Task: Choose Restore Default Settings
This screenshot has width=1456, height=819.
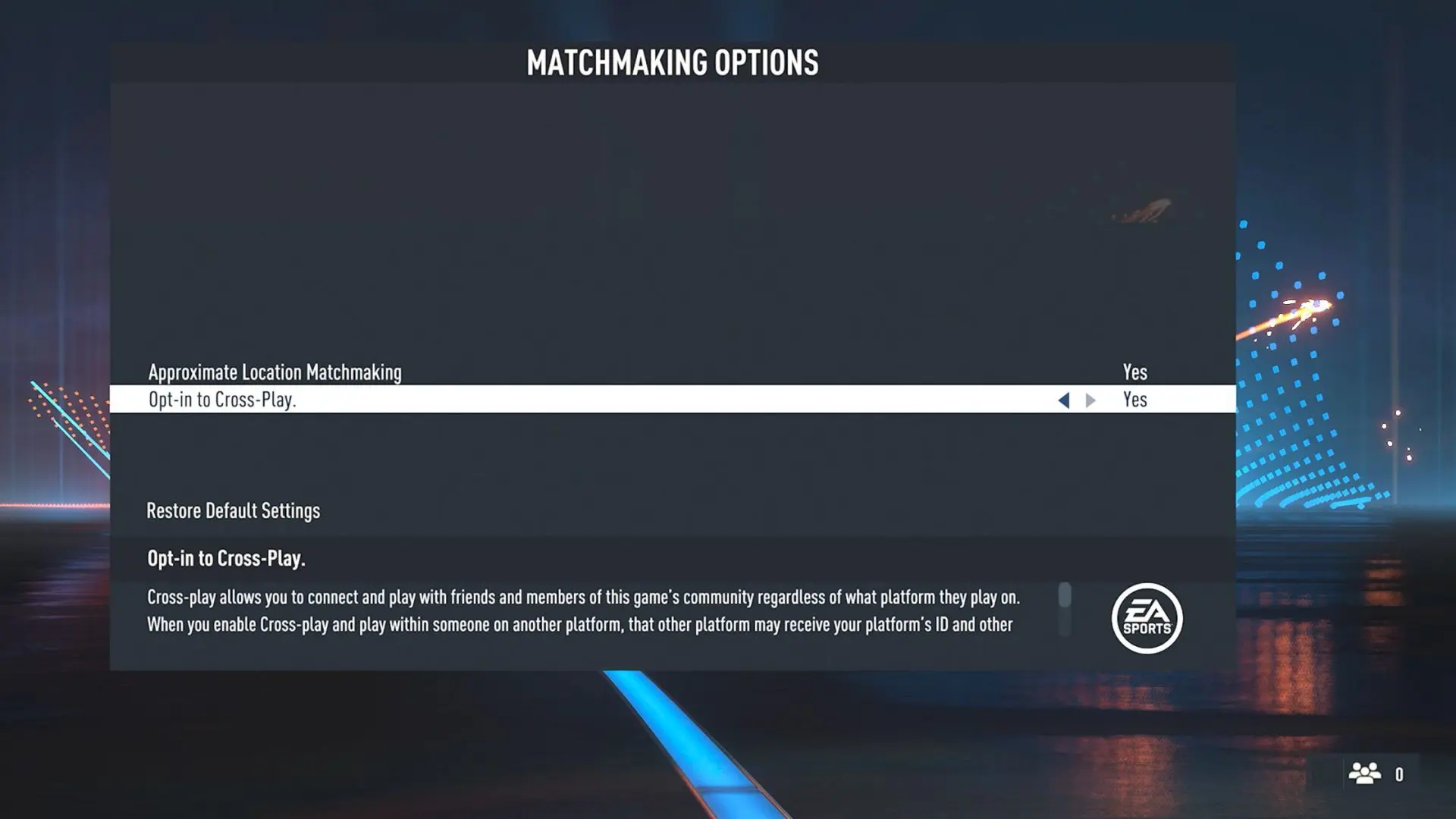Action: (x=233, y=511)
